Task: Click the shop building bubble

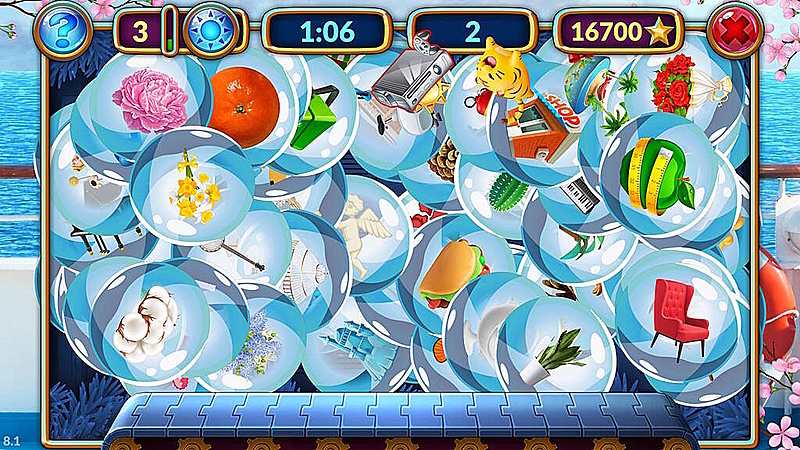Action: 540,125
